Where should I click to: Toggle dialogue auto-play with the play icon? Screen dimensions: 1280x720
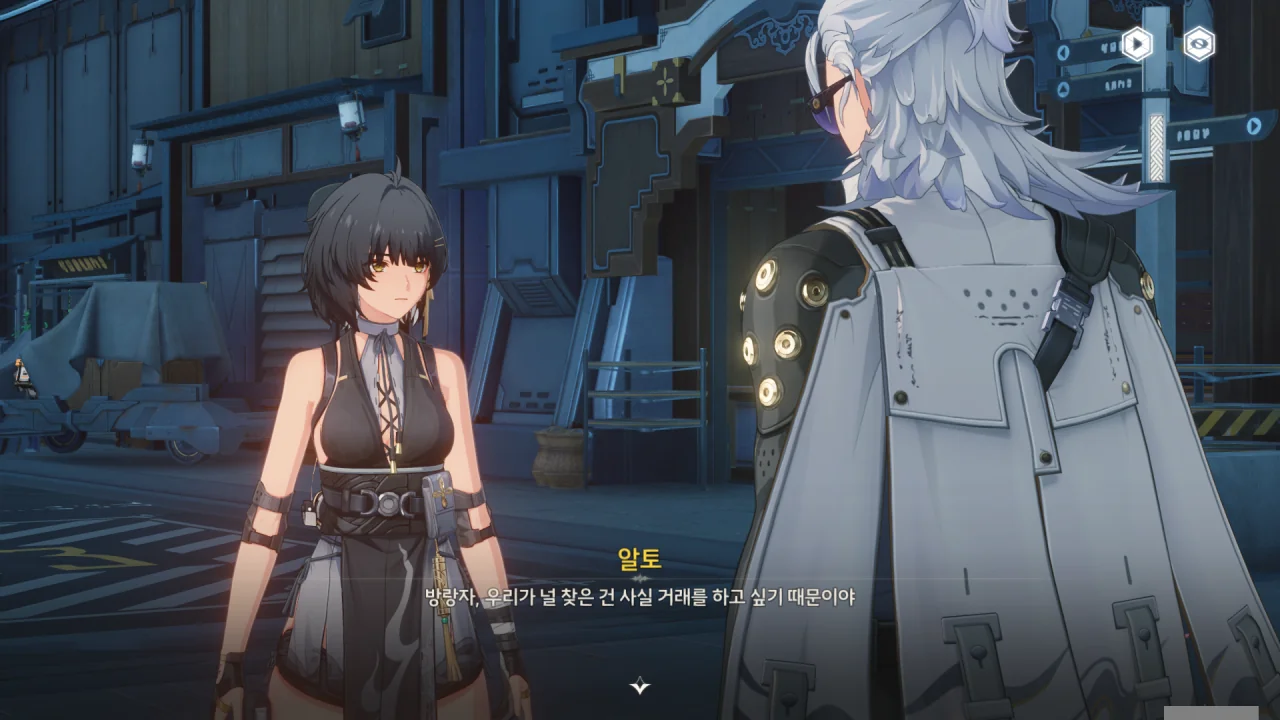1137,43
